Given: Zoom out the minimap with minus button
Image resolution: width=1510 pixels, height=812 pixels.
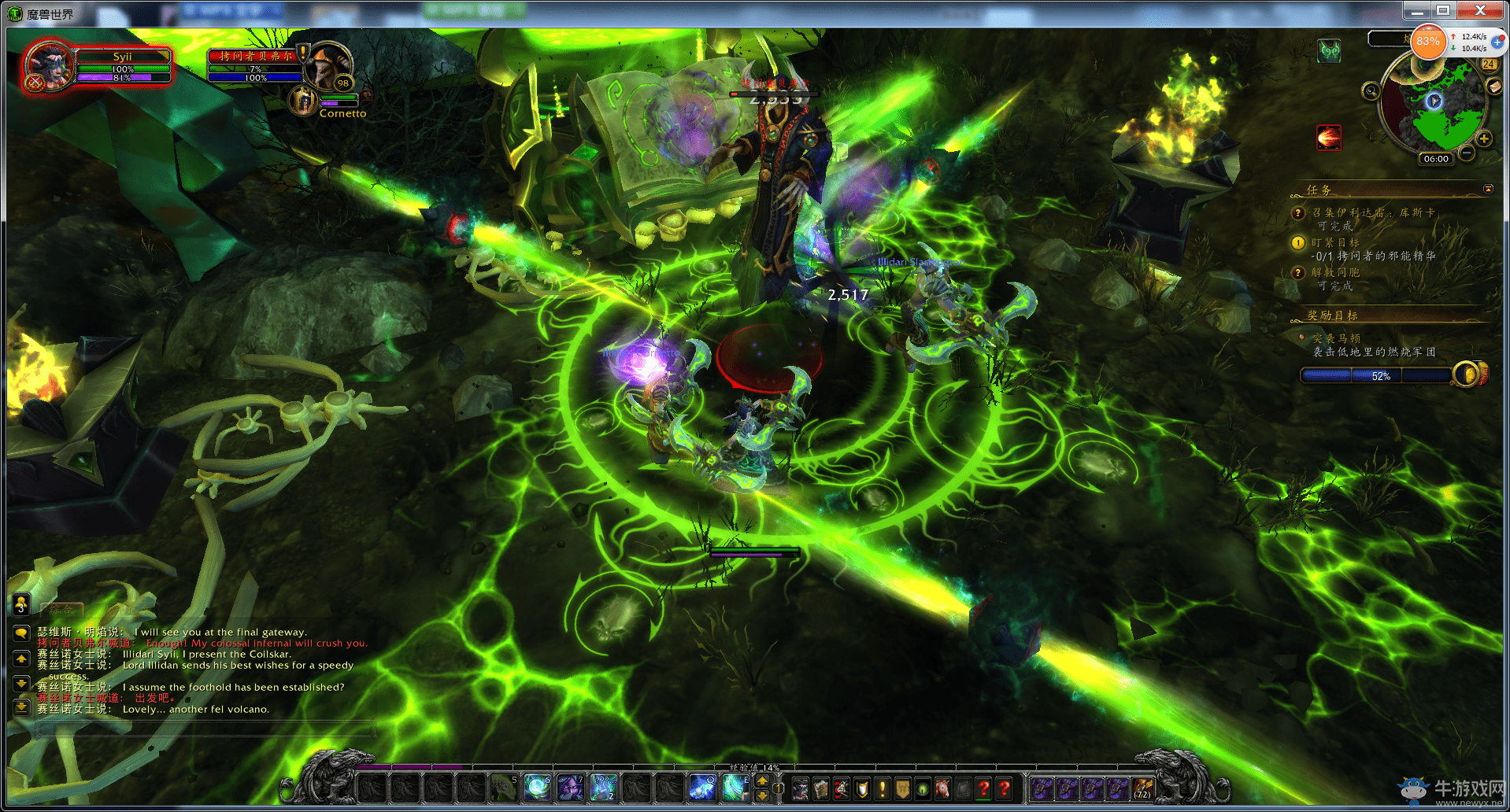Looking at the screenshot, I should [x=1467, y=153].
